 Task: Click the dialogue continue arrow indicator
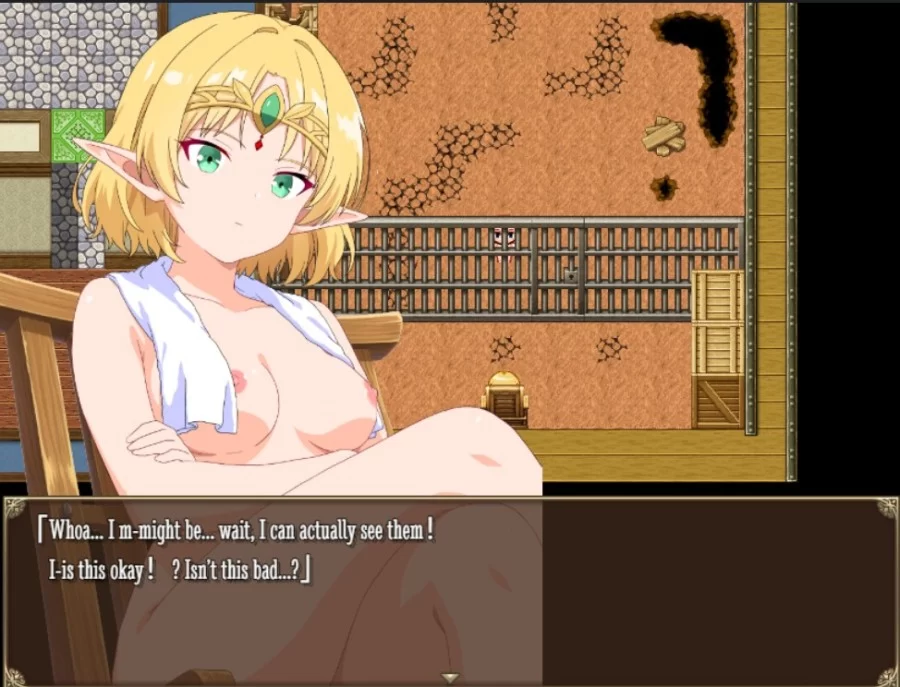coord(450,678)
